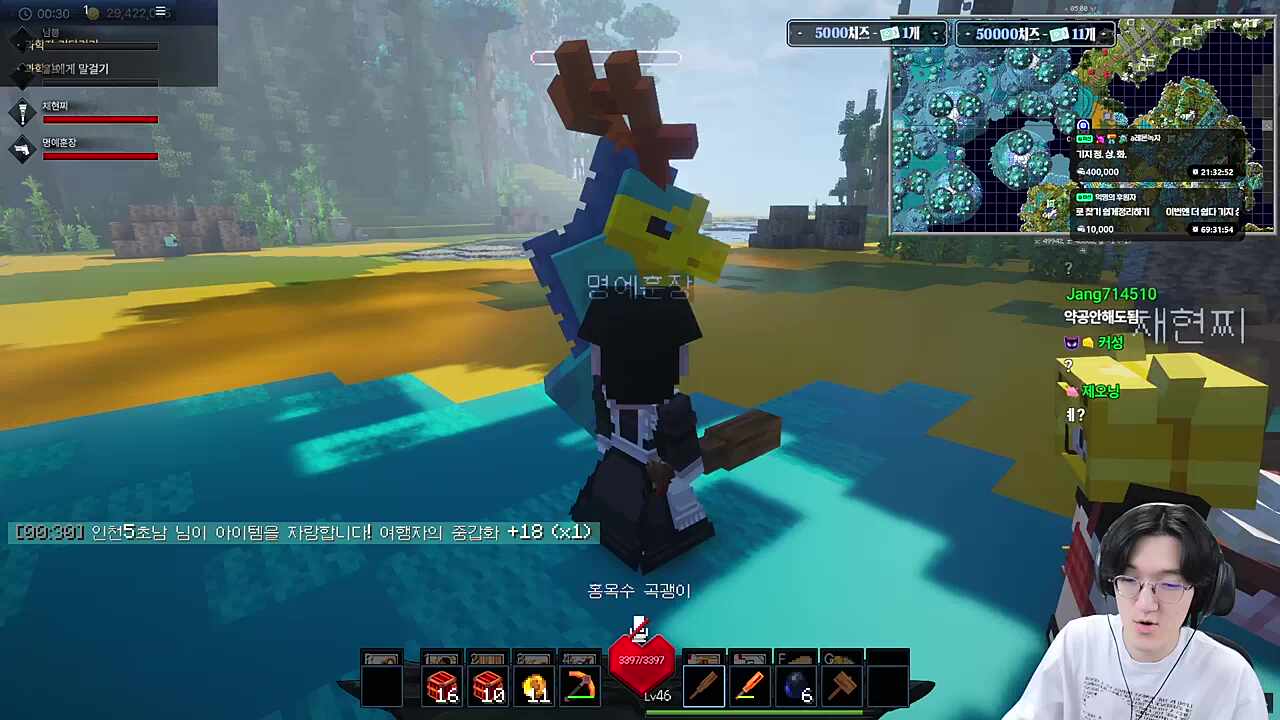This screenshot has width=1280, height=720.
Task: Select the dark blue orb slot
Action: tap(797, 687)
